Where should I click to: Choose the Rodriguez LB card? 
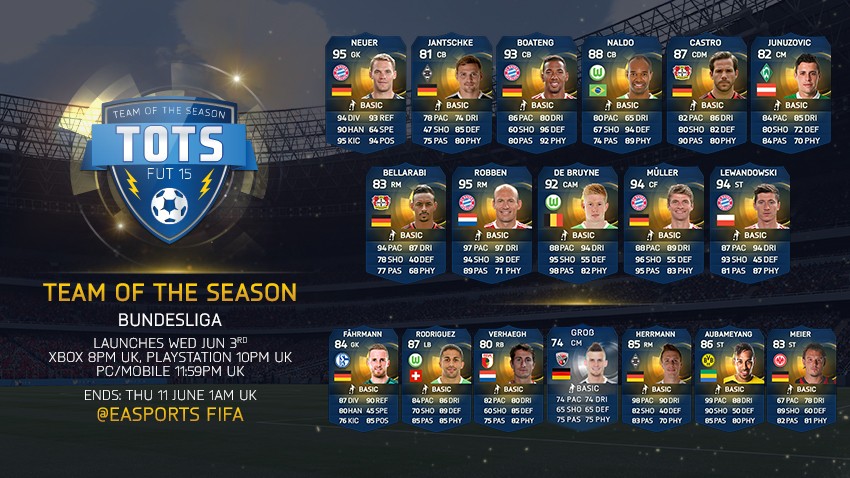[436, 375]
